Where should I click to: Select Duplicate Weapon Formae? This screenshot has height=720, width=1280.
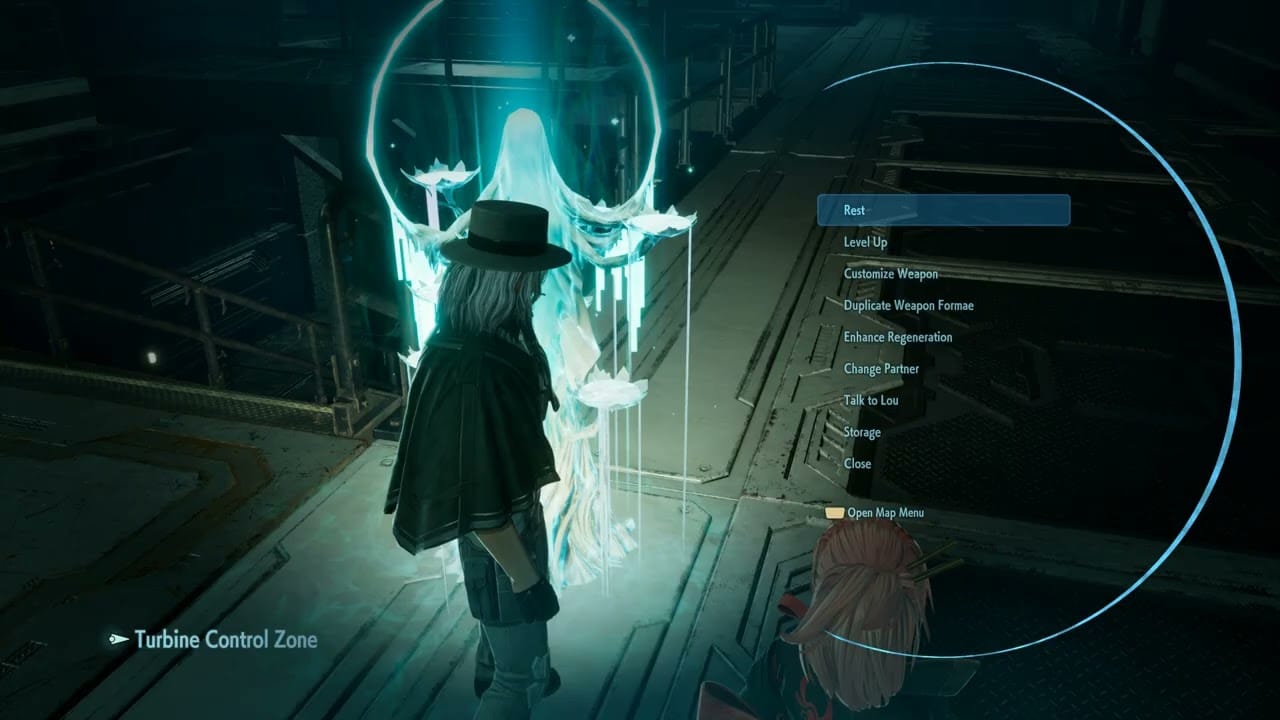(908, 305)
